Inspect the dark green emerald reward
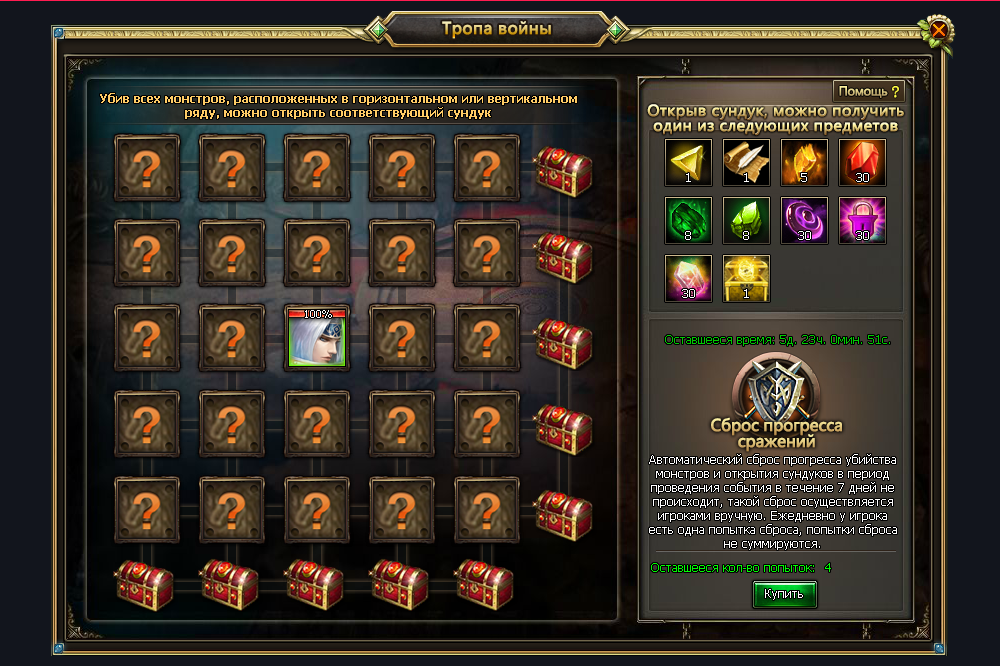This screenshot has height=666, width=1000. pos(689,221)
